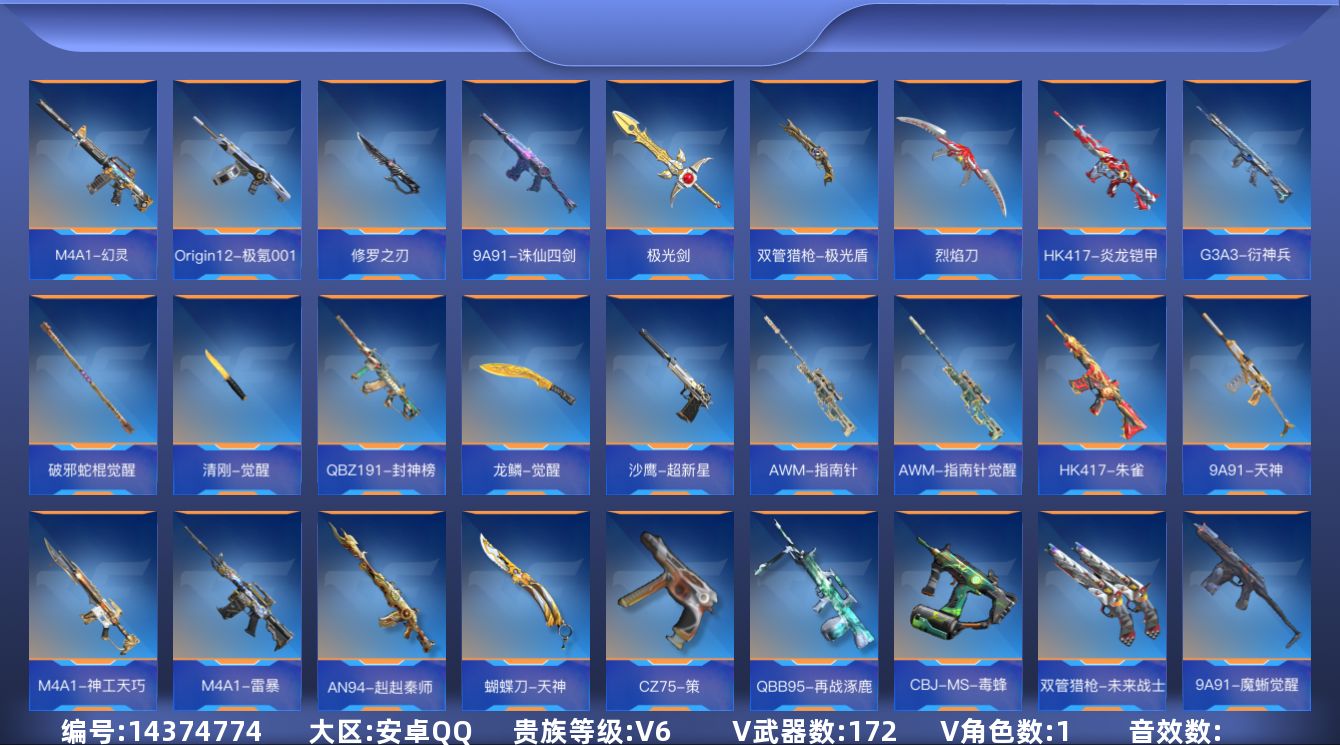Image resolution: width=1340 pixels, height=745 pixels.
Task: Click the 烈焰刀 knife card
Action: point(957,170)
